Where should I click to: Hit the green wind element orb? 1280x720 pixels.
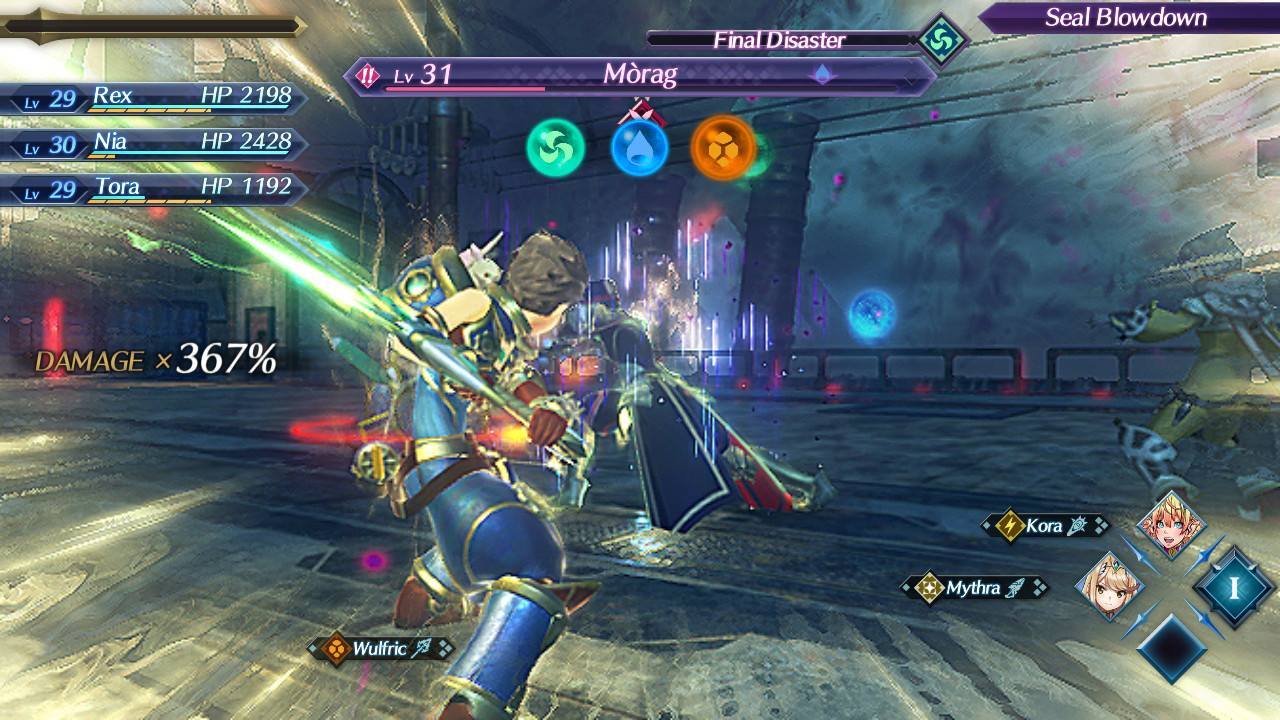pyautogui.click(x=555, y=148)
